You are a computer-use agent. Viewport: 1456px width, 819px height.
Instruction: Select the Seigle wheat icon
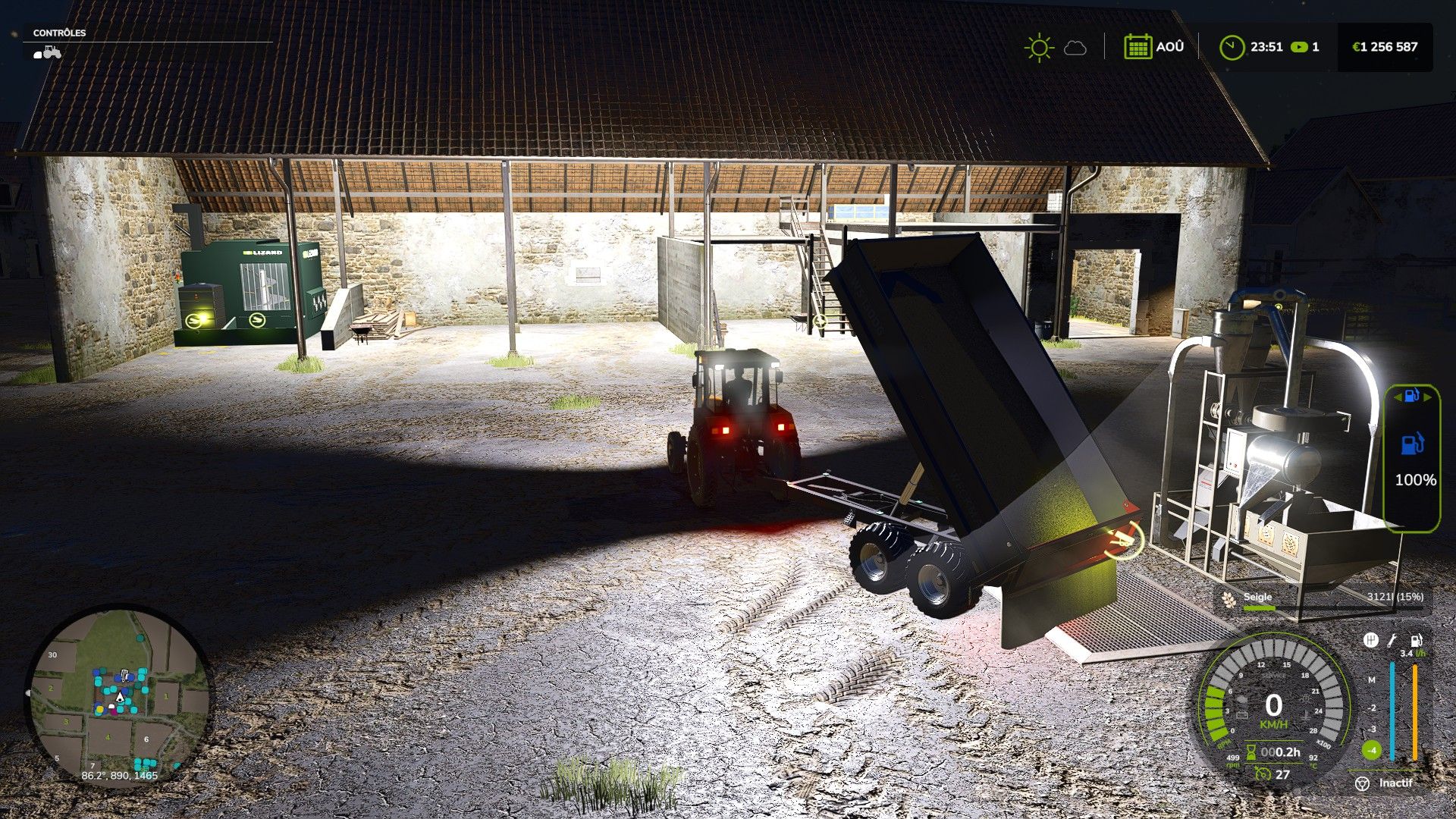pyautogui.click(x=1228, y=599)
